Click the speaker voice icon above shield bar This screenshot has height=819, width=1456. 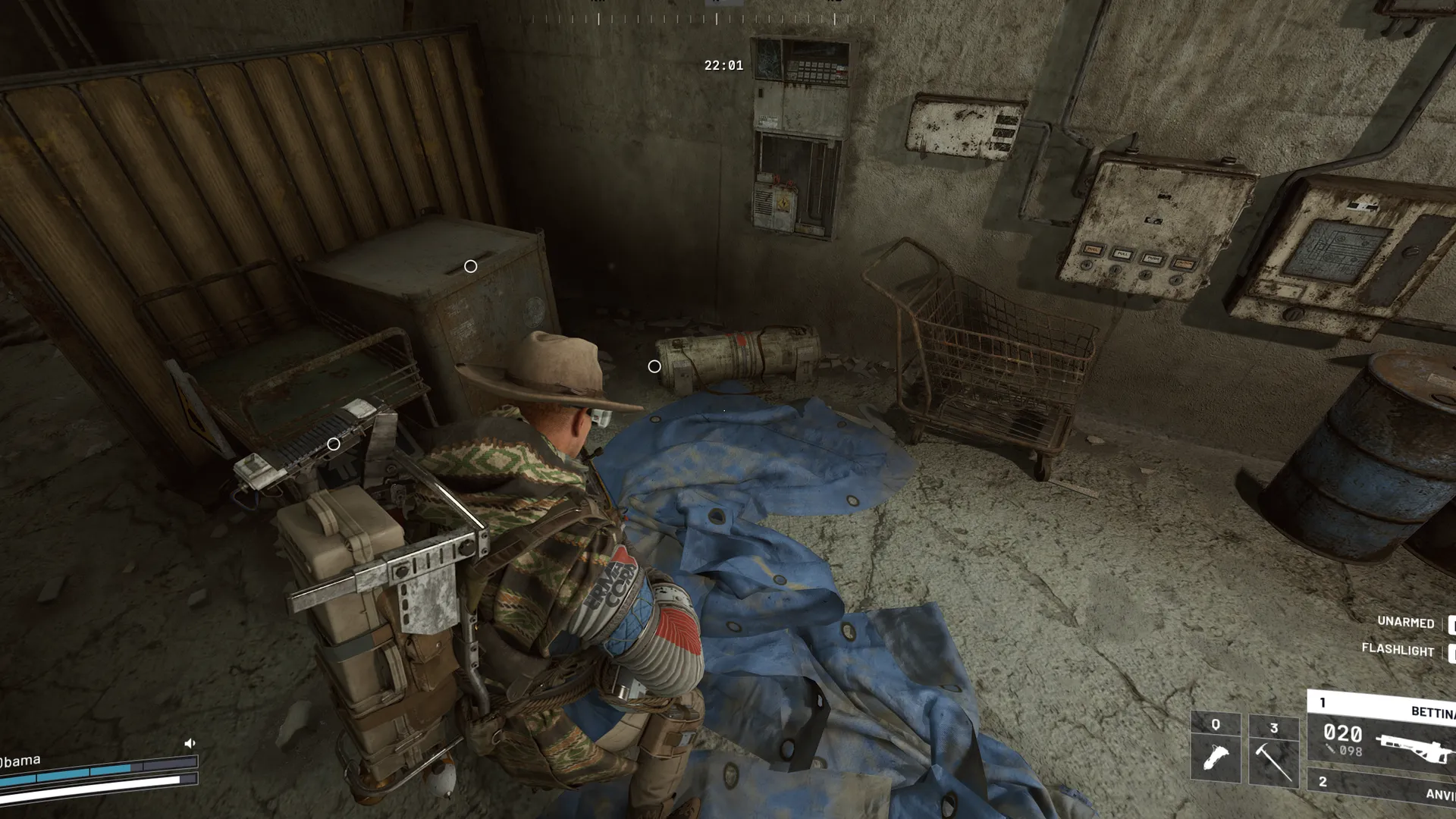click(190, 743)
